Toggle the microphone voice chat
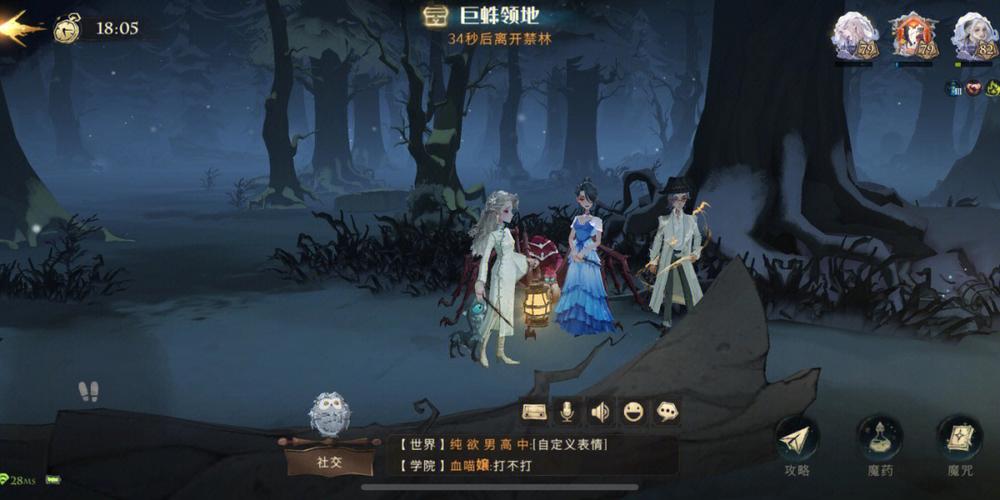 click(566, 411)
